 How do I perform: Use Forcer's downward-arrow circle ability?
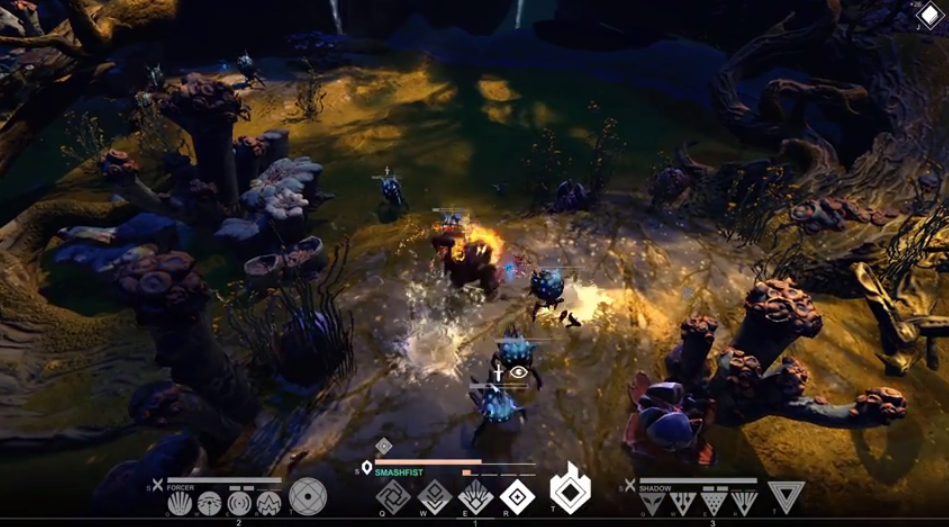[x=210, y=503]
